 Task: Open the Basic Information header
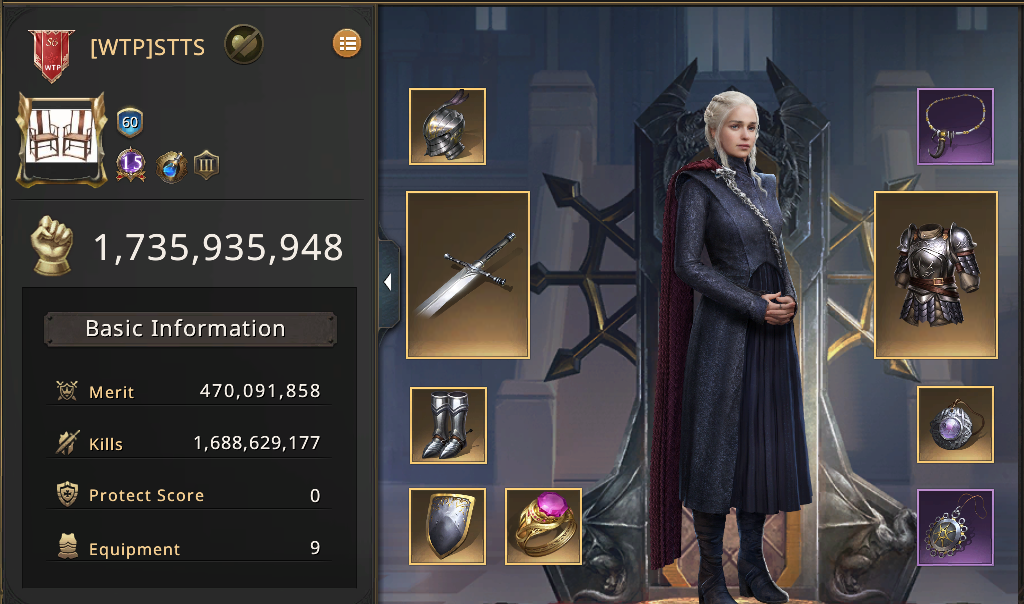point(190,329)
